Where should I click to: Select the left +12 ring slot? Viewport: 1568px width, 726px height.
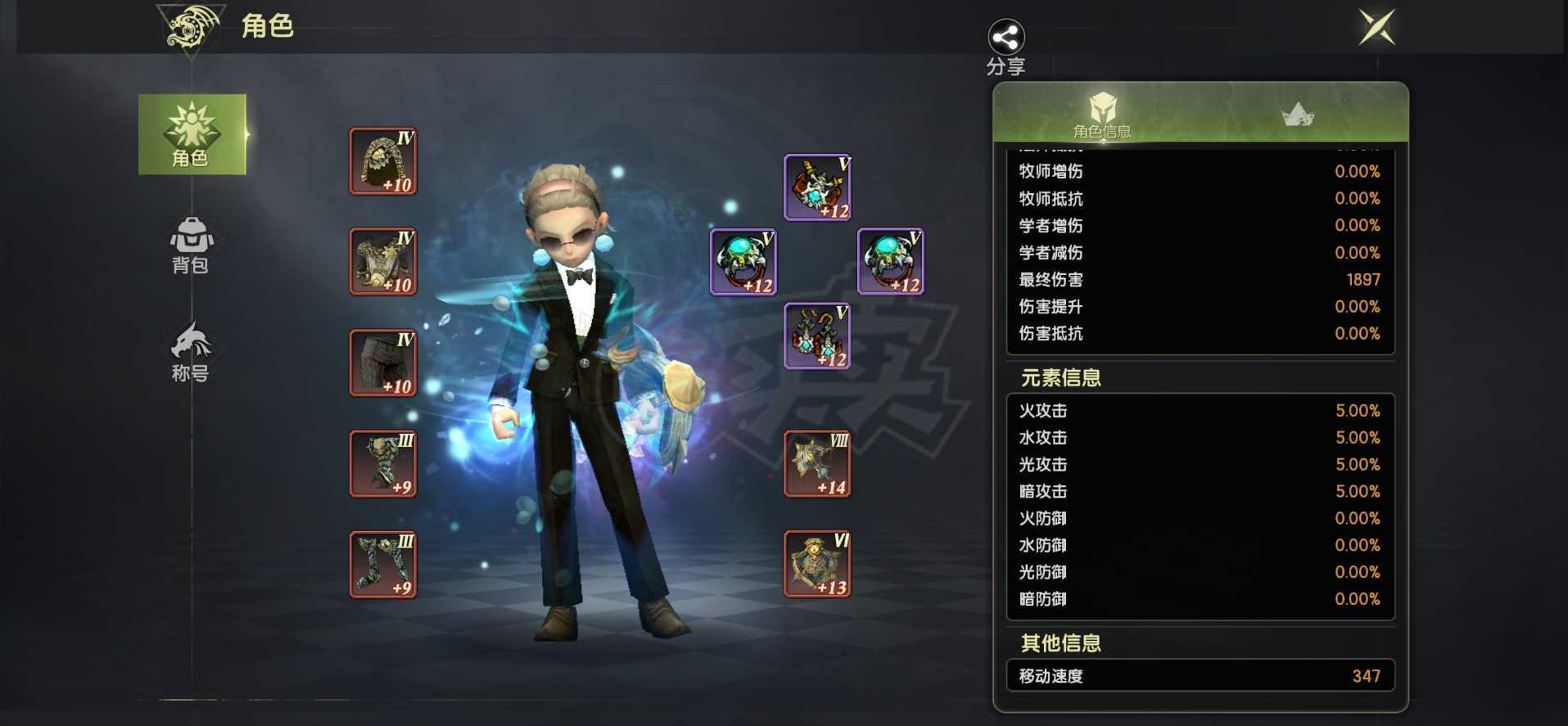[743, 261]
